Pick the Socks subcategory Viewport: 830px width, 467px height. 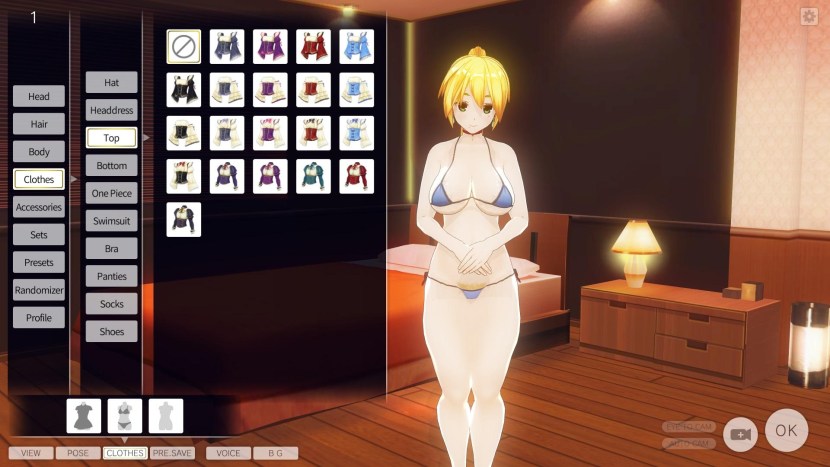coord(111,303)
